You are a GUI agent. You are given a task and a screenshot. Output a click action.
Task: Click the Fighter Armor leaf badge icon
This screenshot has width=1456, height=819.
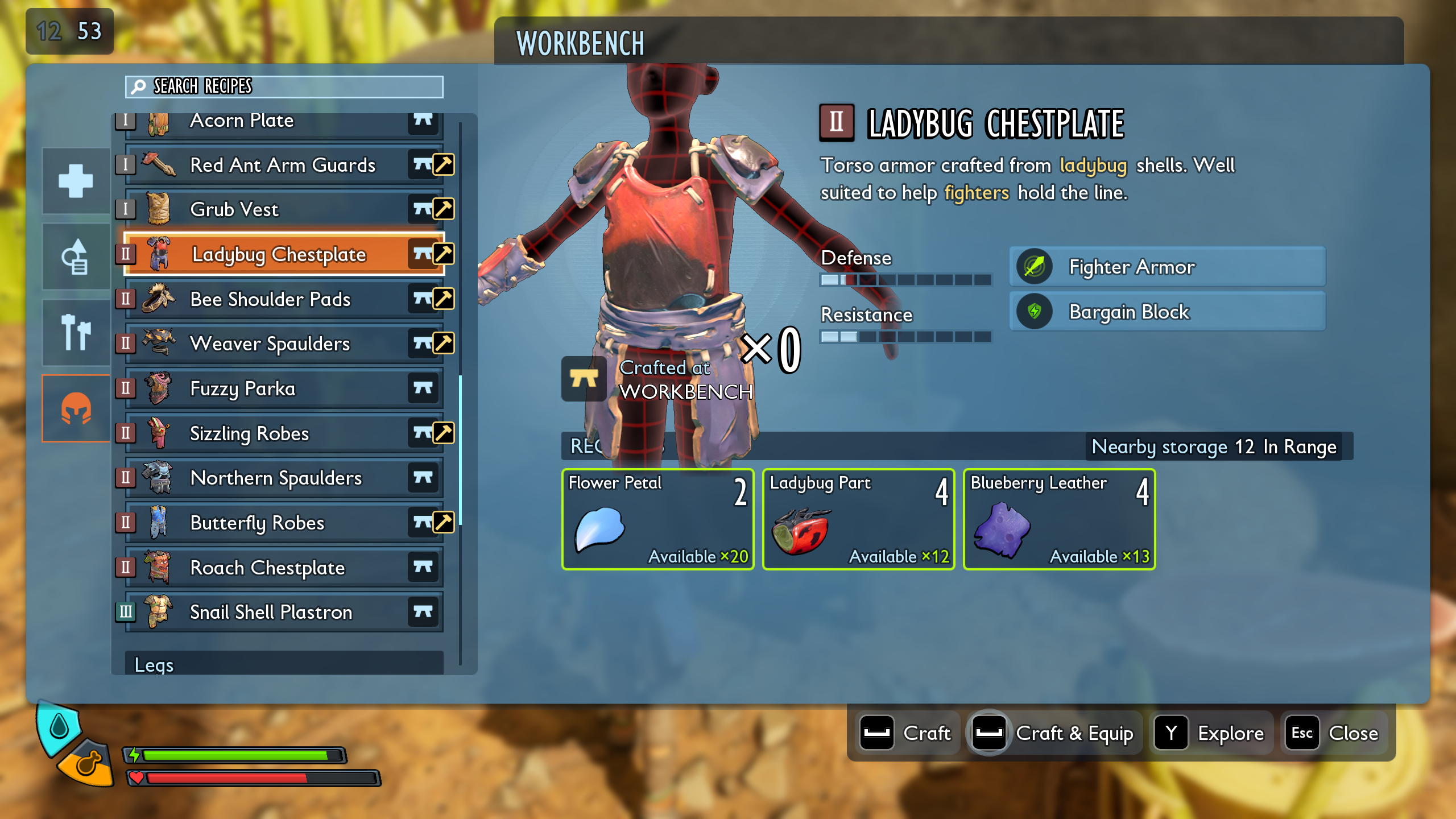1034,267
